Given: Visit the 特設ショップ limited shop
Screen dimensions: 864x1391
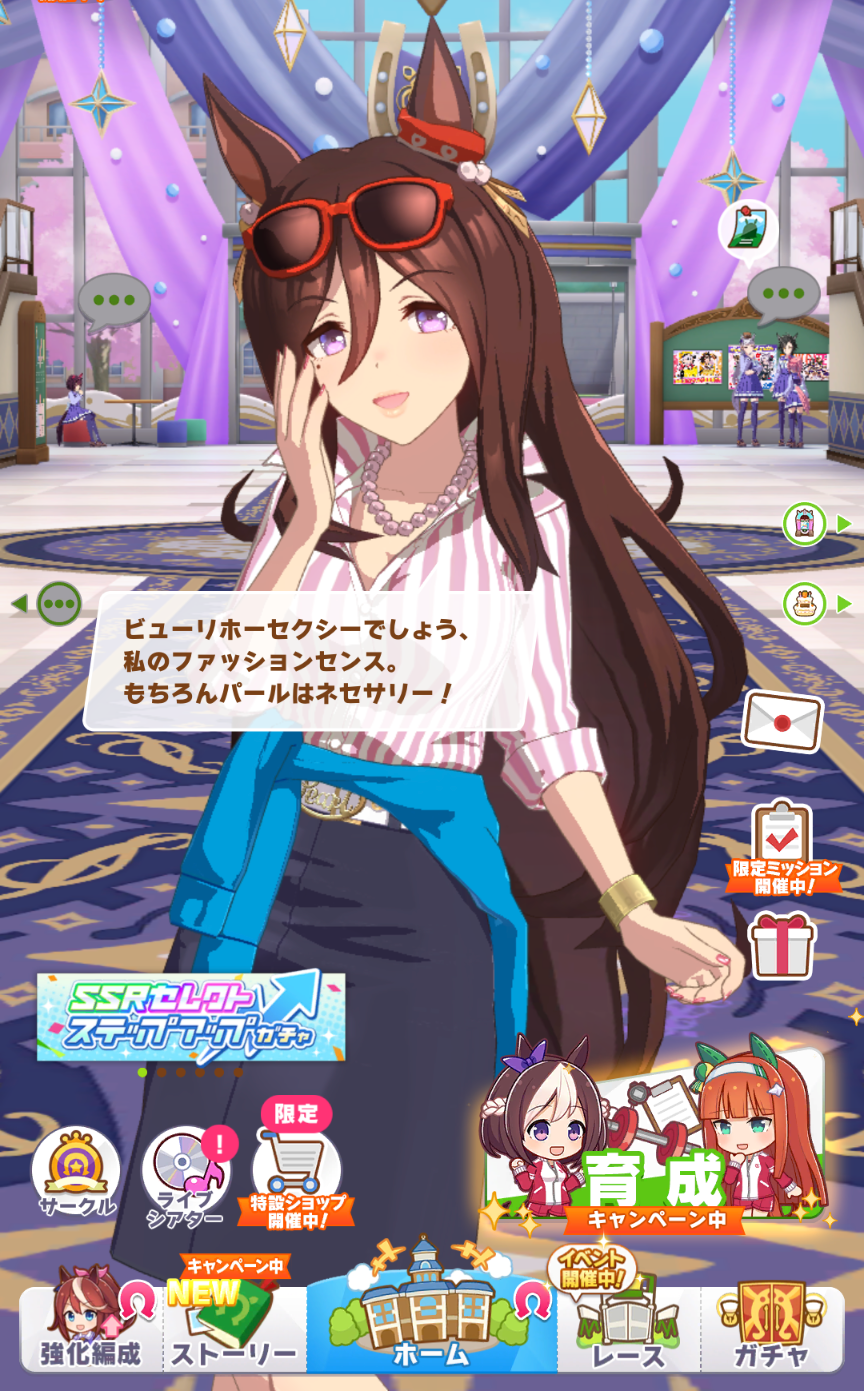Looking at the screenshot, I should [x=296, y=1172].
